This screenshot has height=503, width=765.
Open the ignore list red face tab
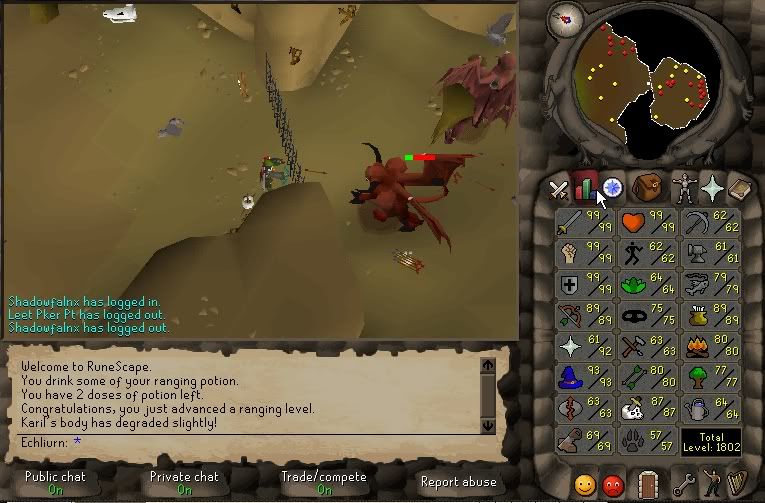613,486
